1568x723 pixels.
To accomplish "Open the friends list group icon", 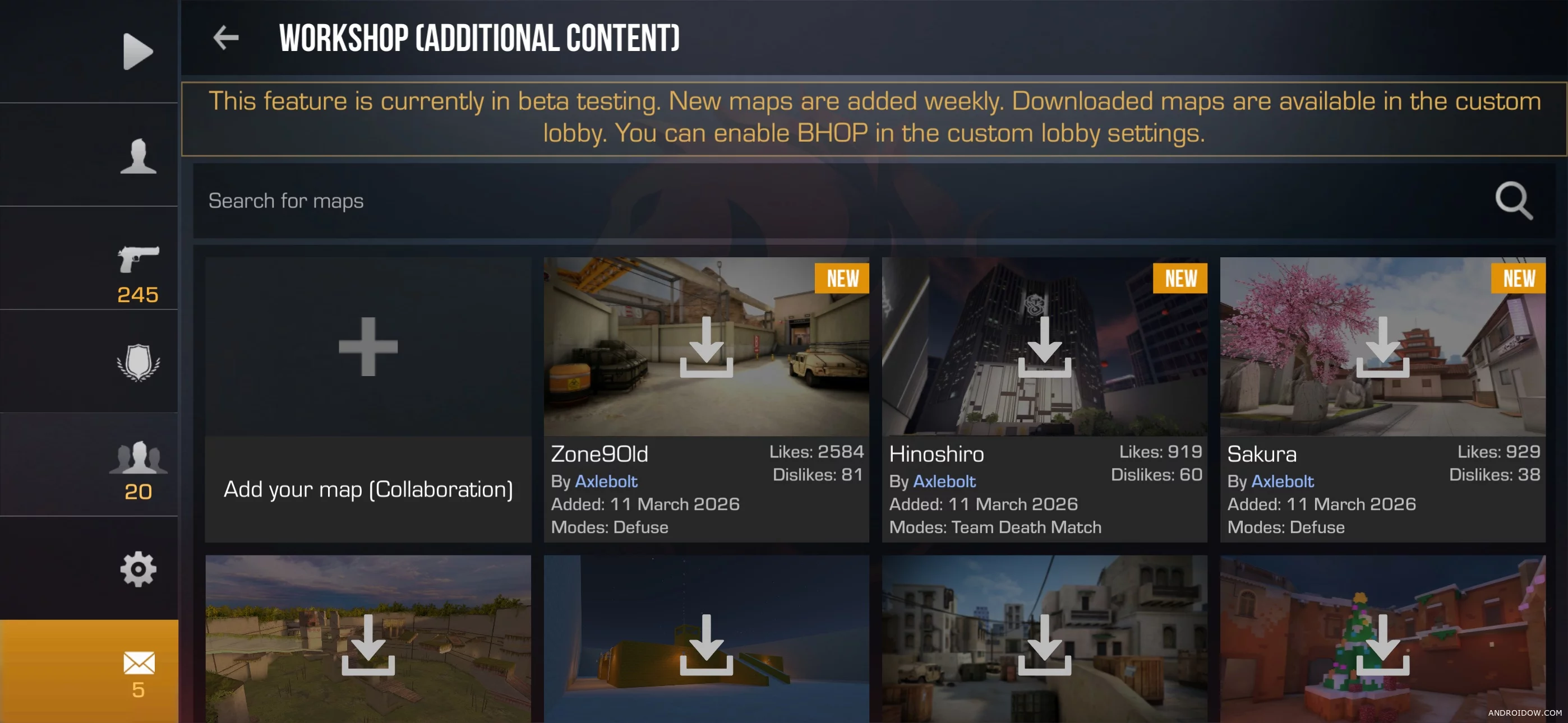I will (138, 458).
